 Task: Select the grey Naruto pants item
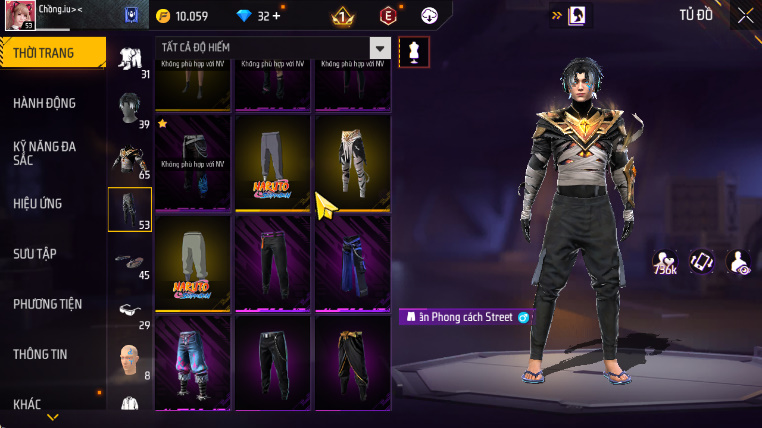[x=273, y=162]
